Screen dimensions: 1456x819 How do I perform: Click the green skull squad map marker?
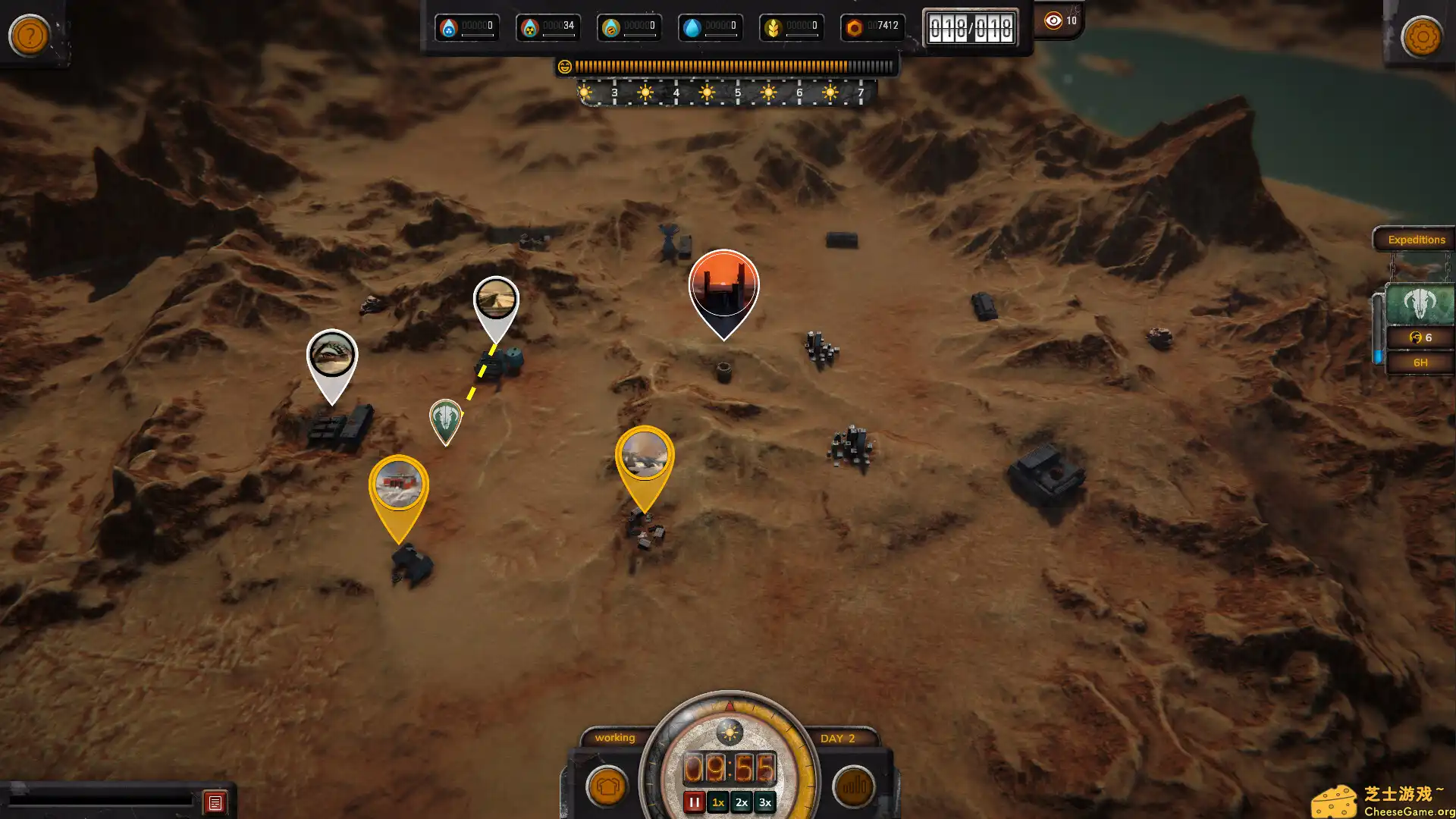click(446, 418)
